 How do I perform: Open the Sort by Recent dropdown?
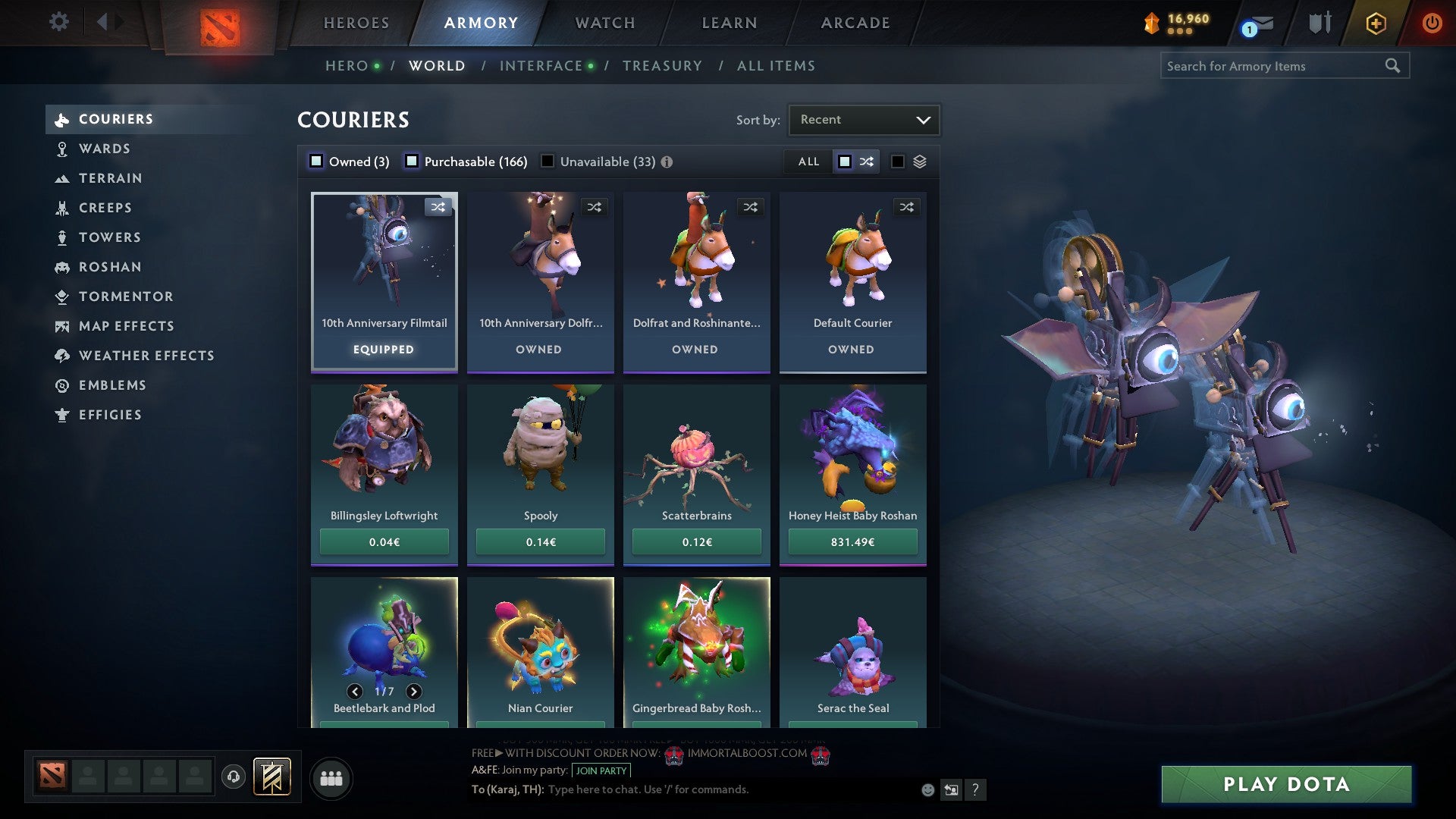pos(863,119)
